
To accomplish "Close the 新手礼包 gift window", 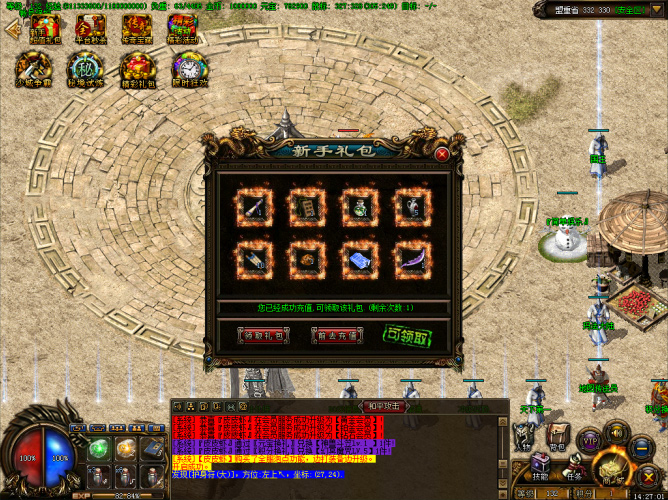I will pyautogui.click(x=442, y=153).
